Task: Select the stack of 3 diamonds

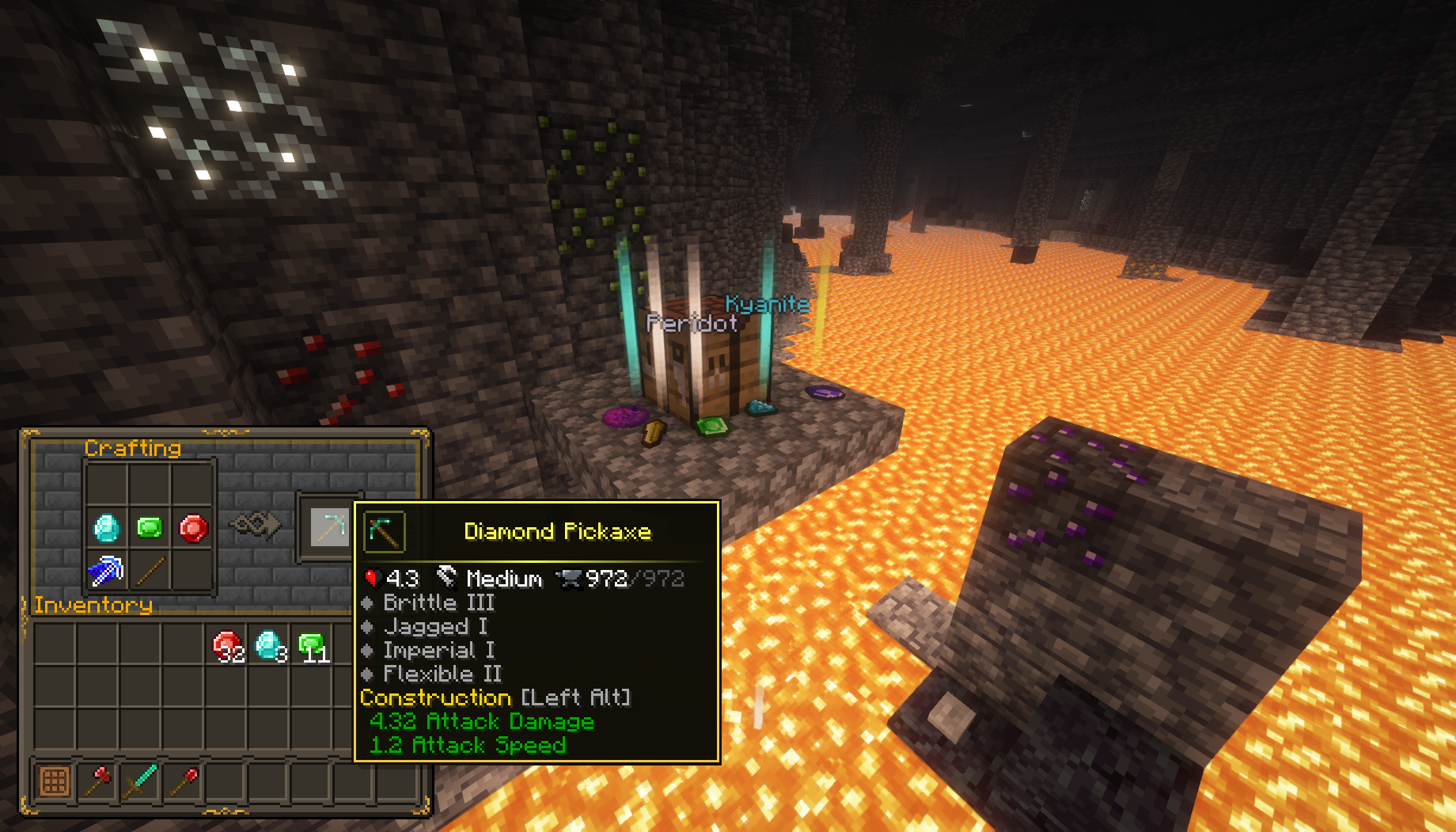Action: point(269,645)
